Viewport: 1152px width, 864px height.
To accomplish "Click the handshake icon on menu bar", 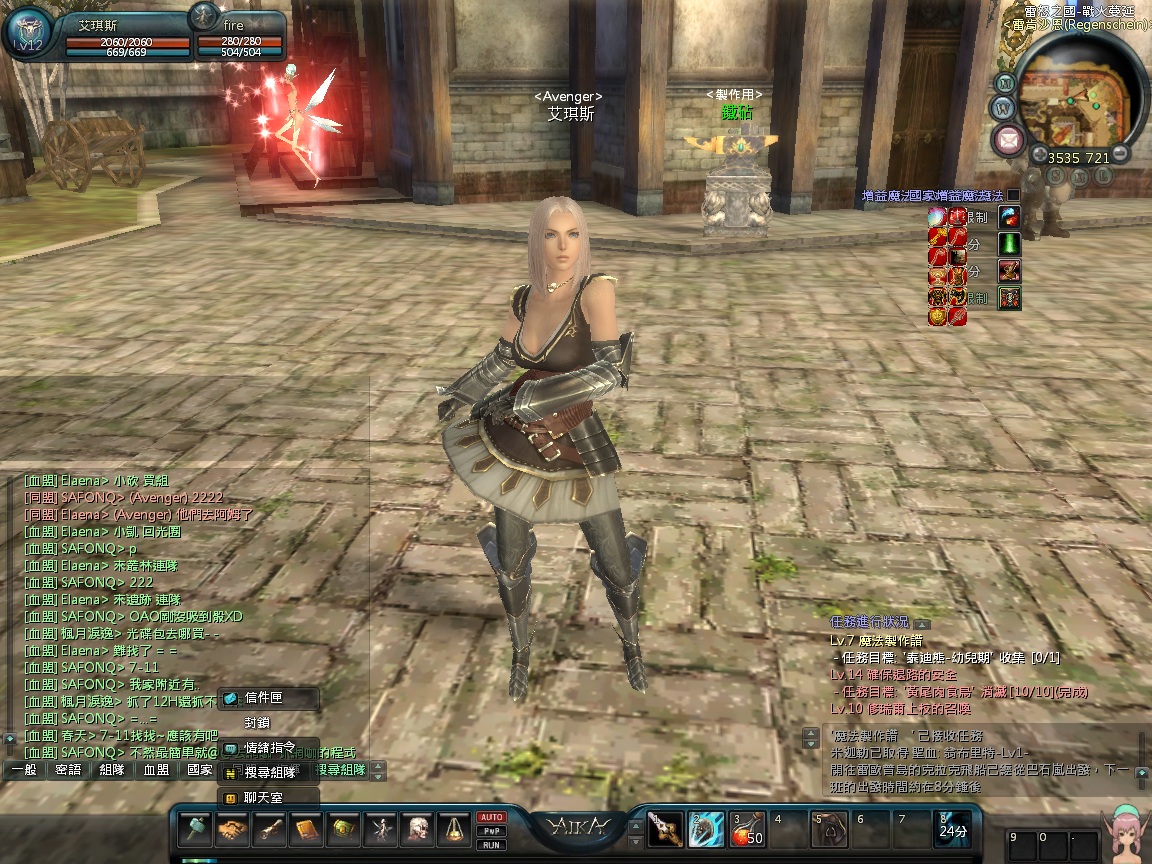I will pos(232,829).
